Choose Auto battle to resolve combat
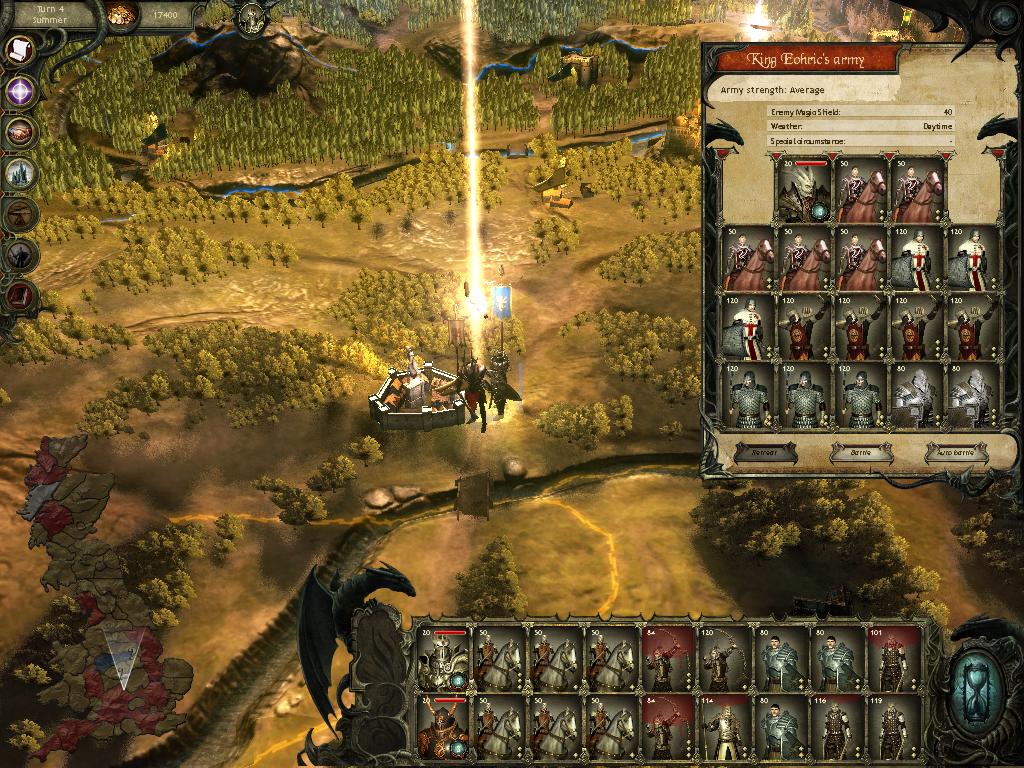This screenshot has height=768, width=1024. pos(956,452)
